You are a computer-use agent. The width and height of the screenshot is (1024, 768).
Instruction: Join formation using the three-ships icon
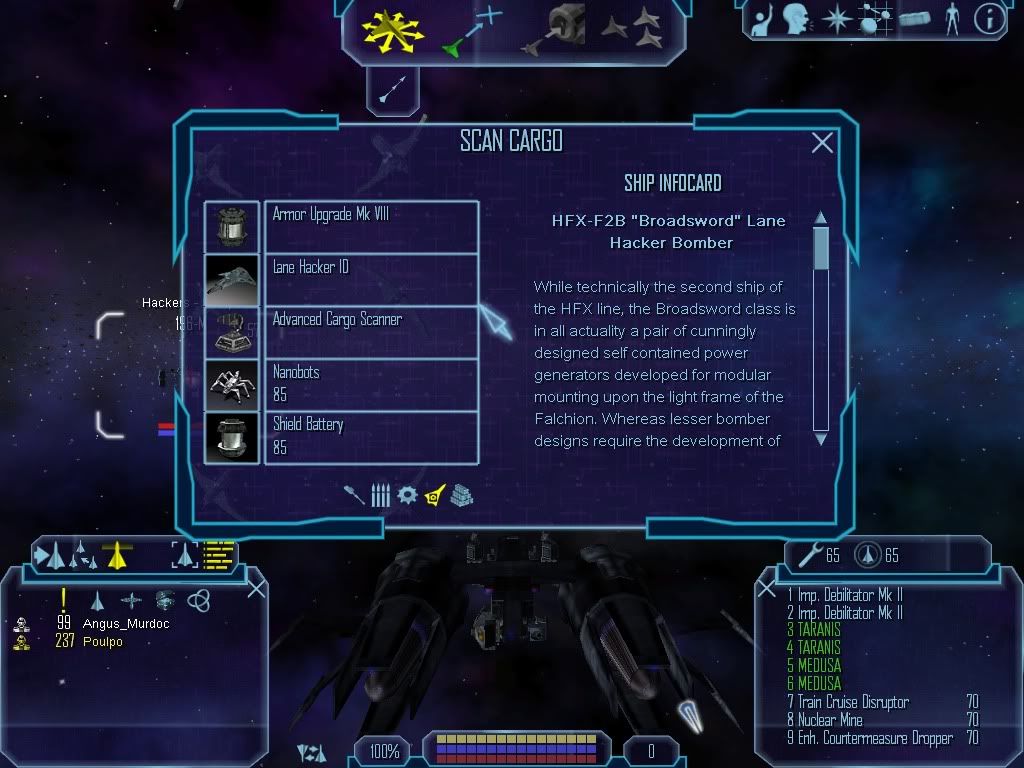point(632,28)
